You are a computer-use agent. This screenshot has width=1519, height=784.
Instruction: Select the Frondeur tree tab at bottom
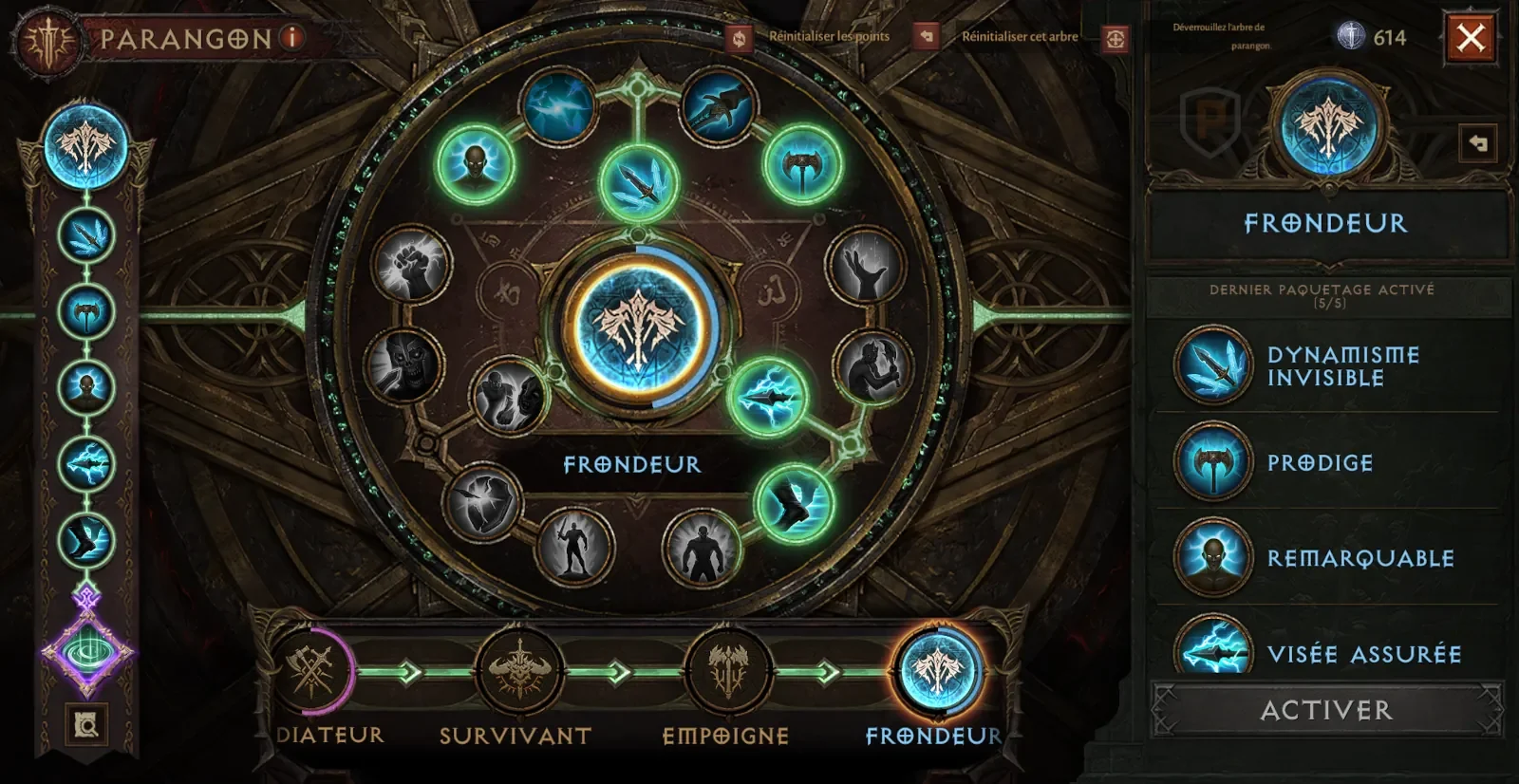click(x=937, y=671)
